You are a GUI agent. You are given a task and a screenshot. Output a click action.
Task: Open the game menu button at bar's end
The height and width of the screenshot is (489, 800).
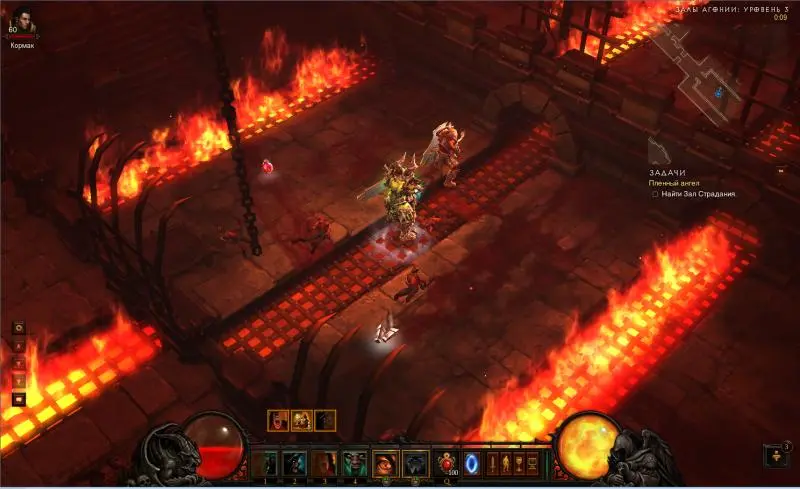click(x=533, y=463)
